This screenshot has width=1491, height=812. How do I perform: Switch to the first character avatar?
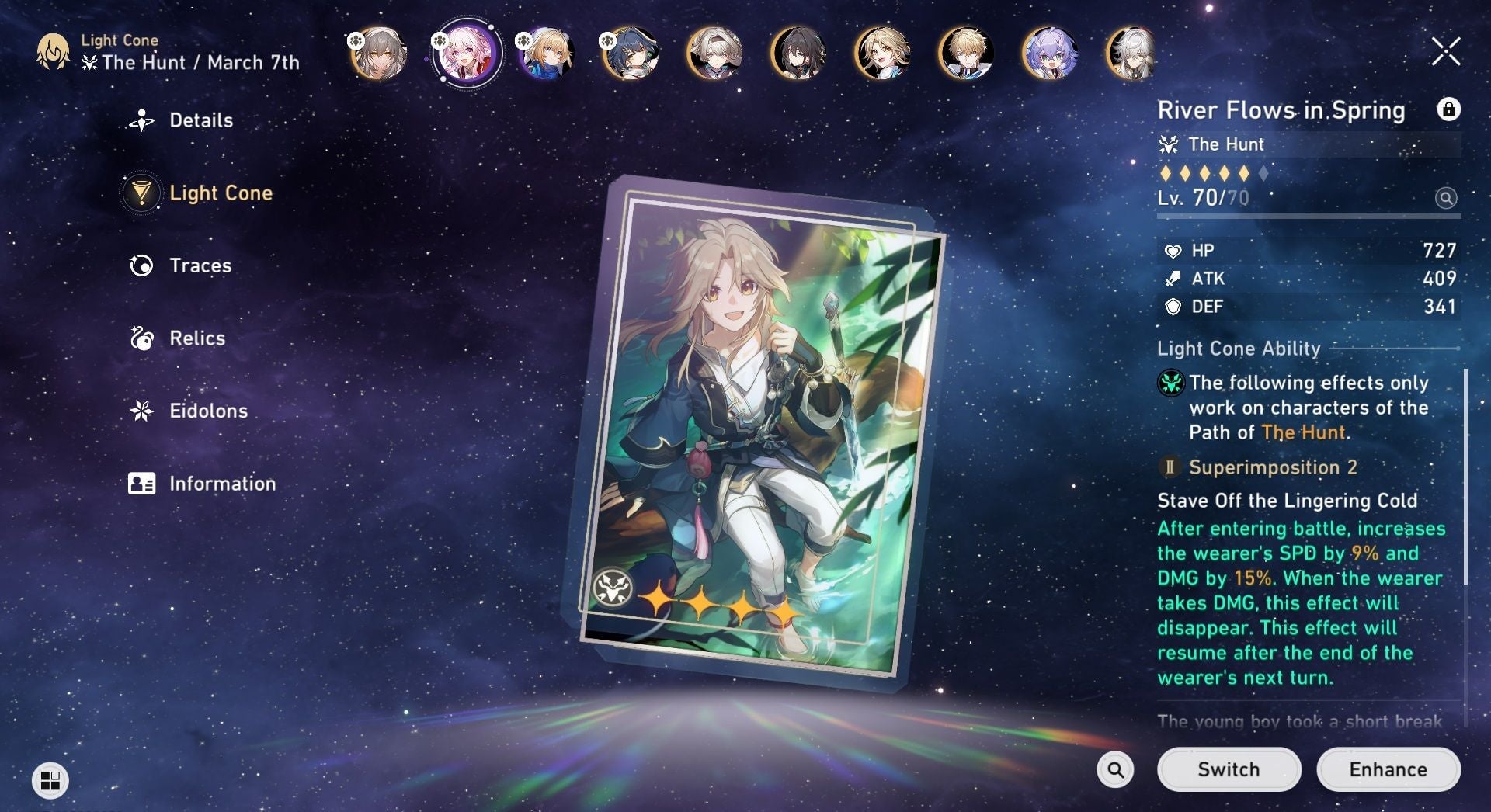coord(377,54)
